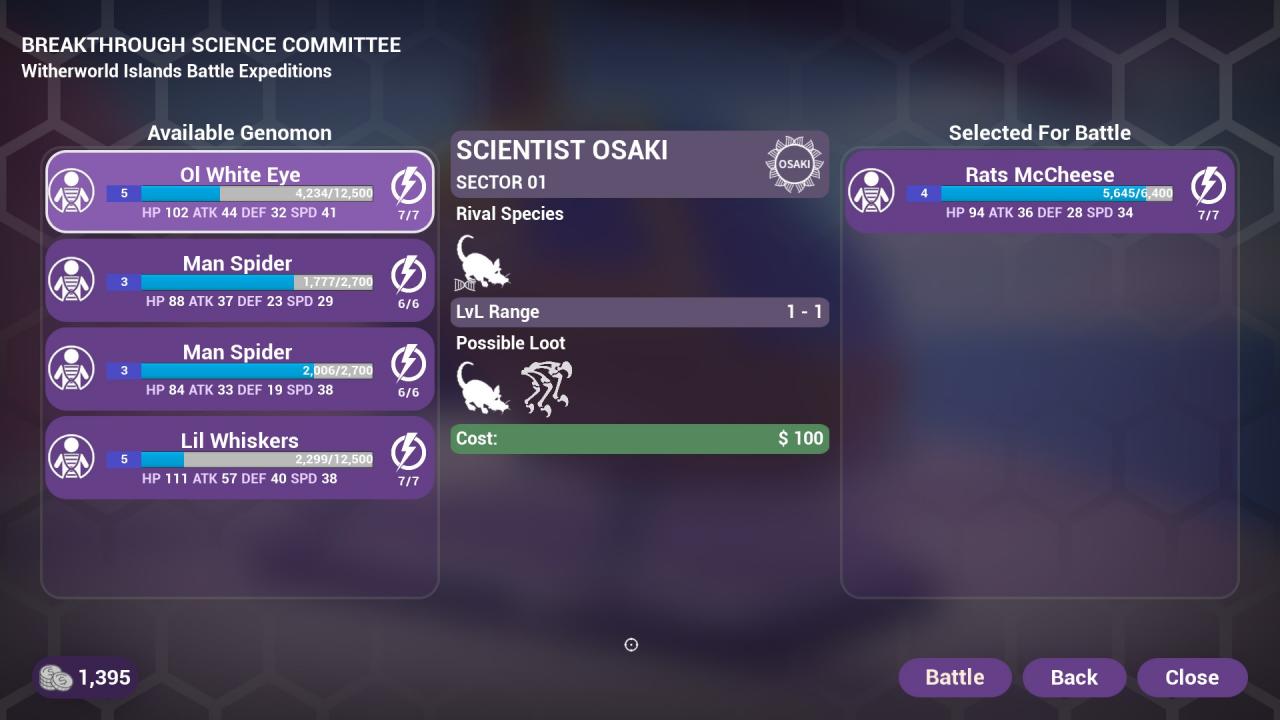Pick the Man Spider with HP 84
Image resolution: width=1280 pixels, height=720 pixels.
pos(240,369)
